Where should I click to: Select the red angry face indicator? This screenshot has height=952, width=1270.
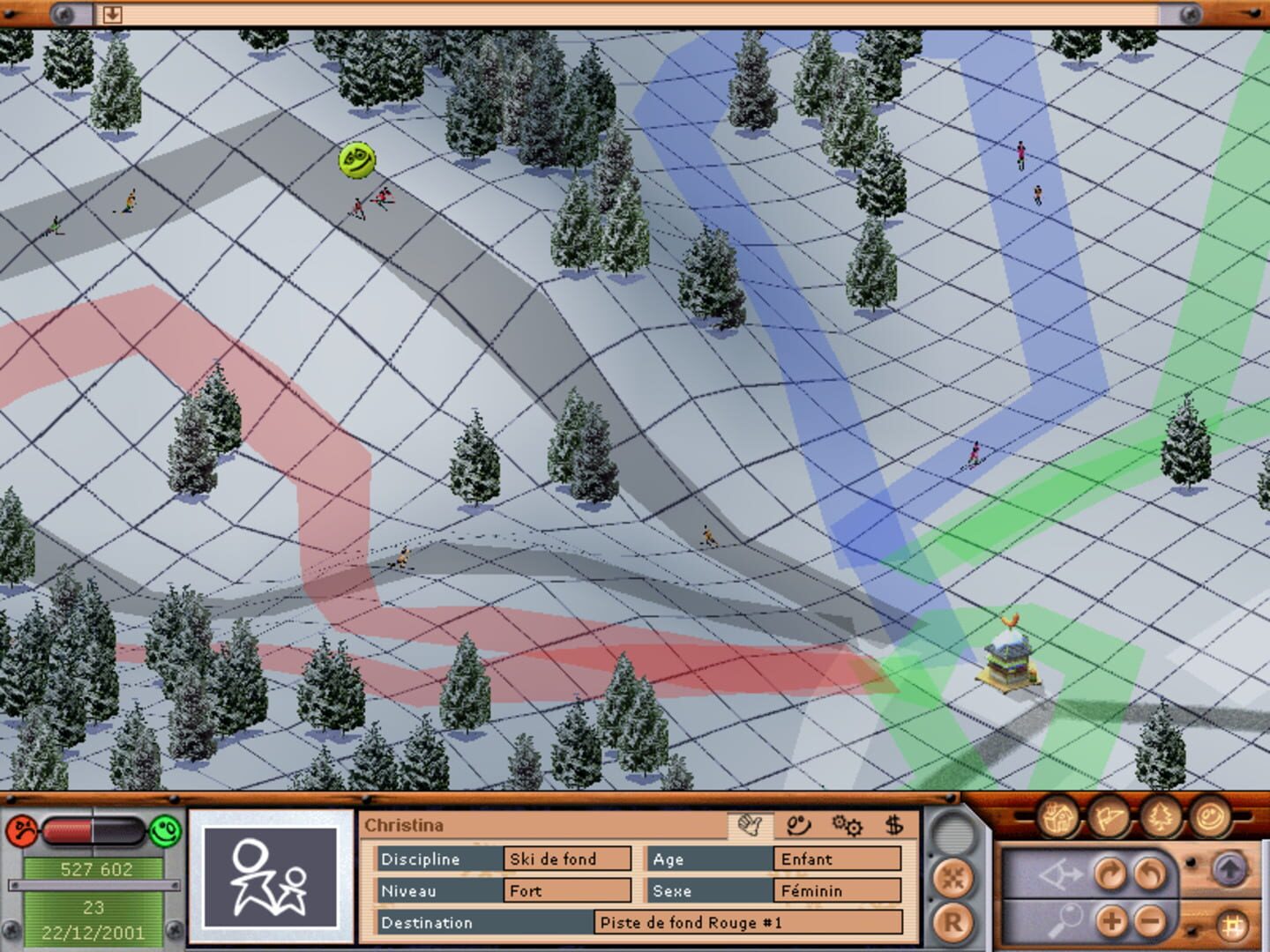pos(20,831)
